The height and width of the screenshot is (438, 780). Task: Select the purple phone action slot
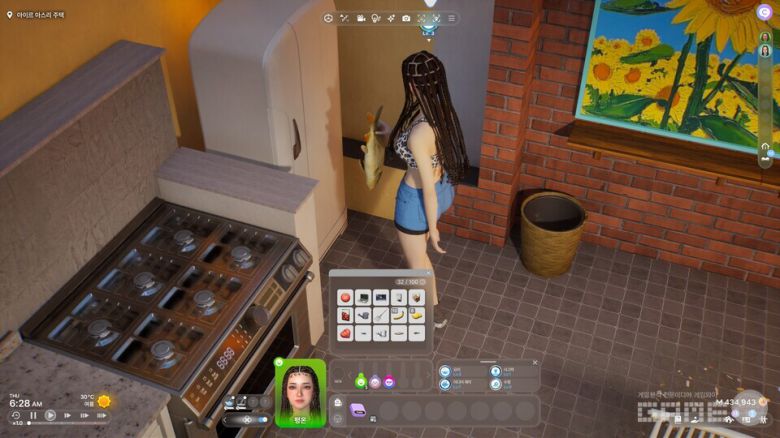coord(358,410)
